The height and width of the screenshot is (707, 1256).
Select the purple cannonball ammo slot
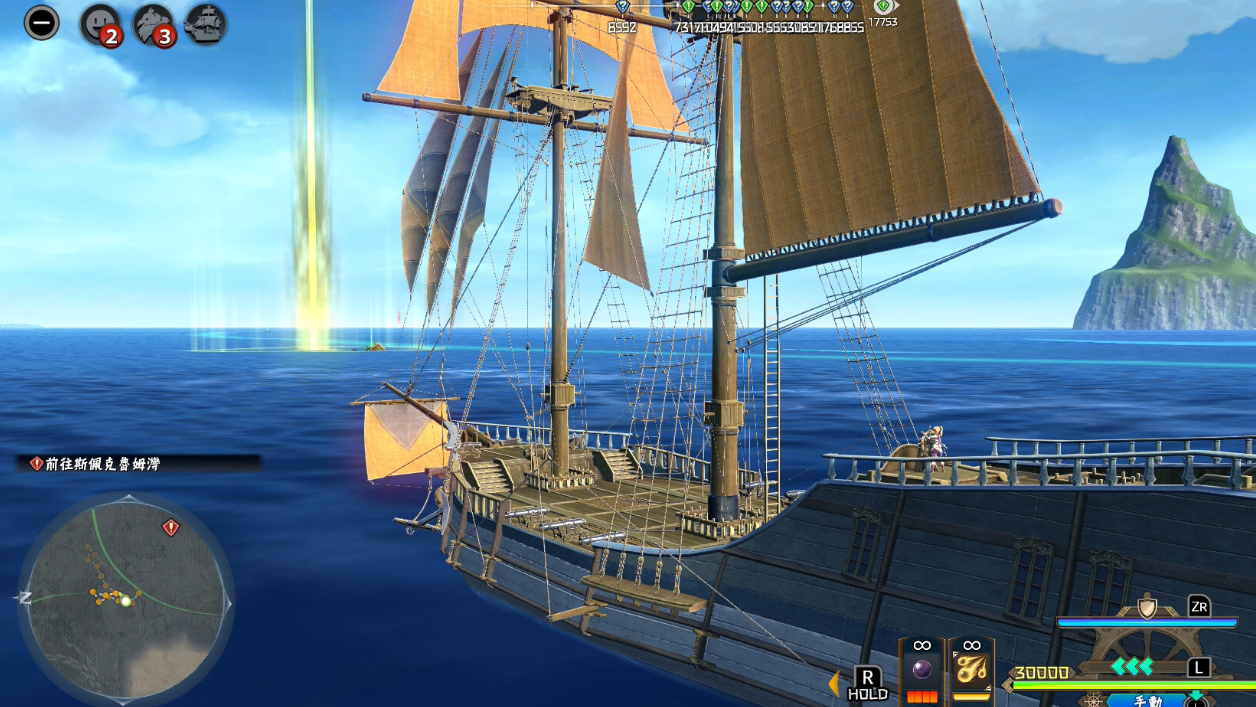(x=922, y=670)
